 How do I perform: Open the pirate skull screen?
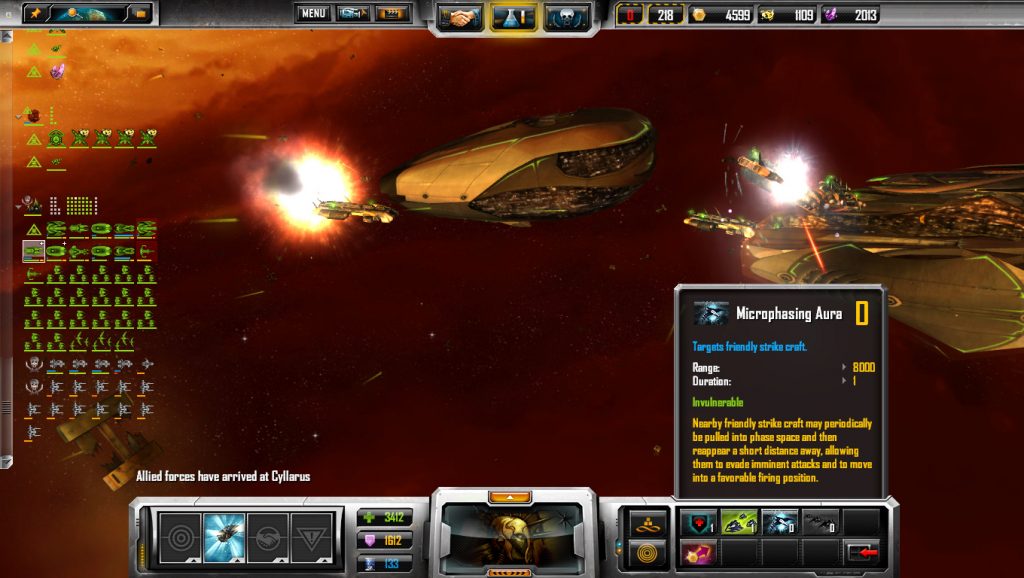click(567, 16)
